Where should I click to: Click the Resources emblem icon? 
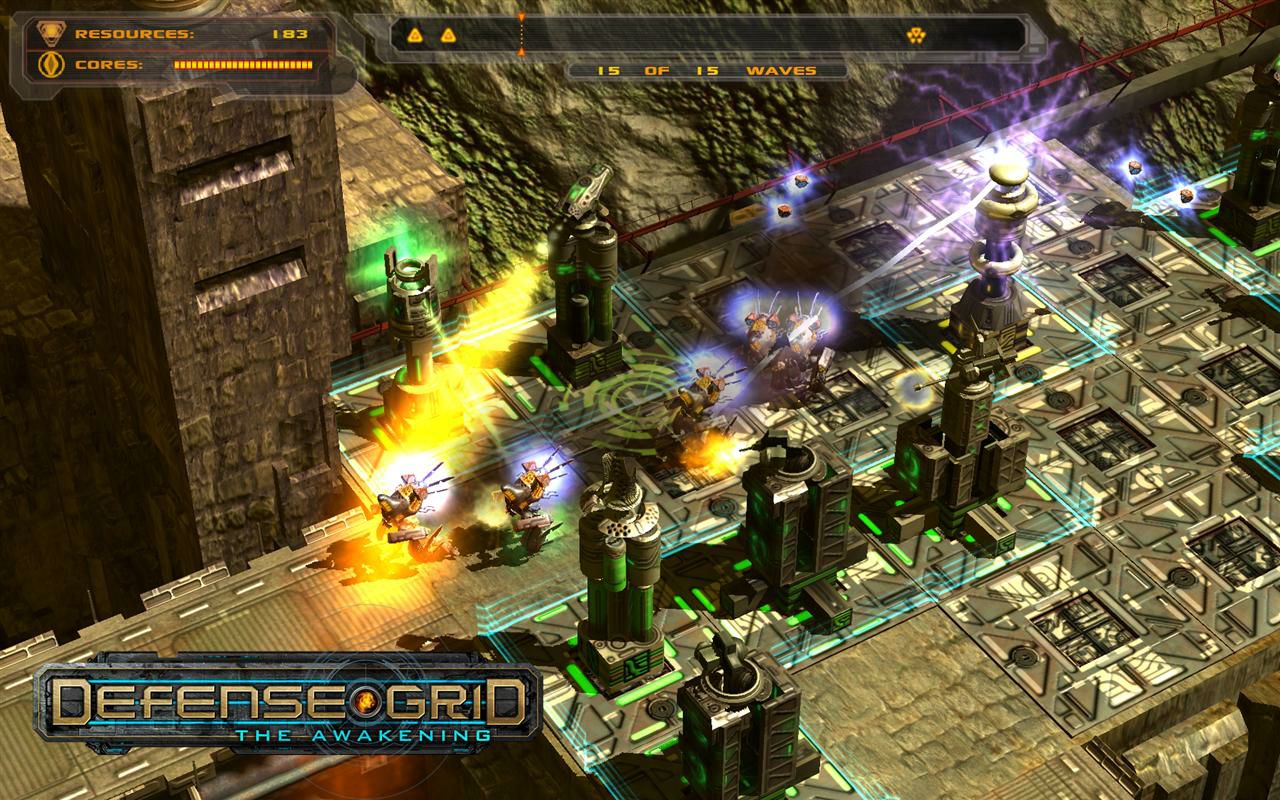coord(48,33)
